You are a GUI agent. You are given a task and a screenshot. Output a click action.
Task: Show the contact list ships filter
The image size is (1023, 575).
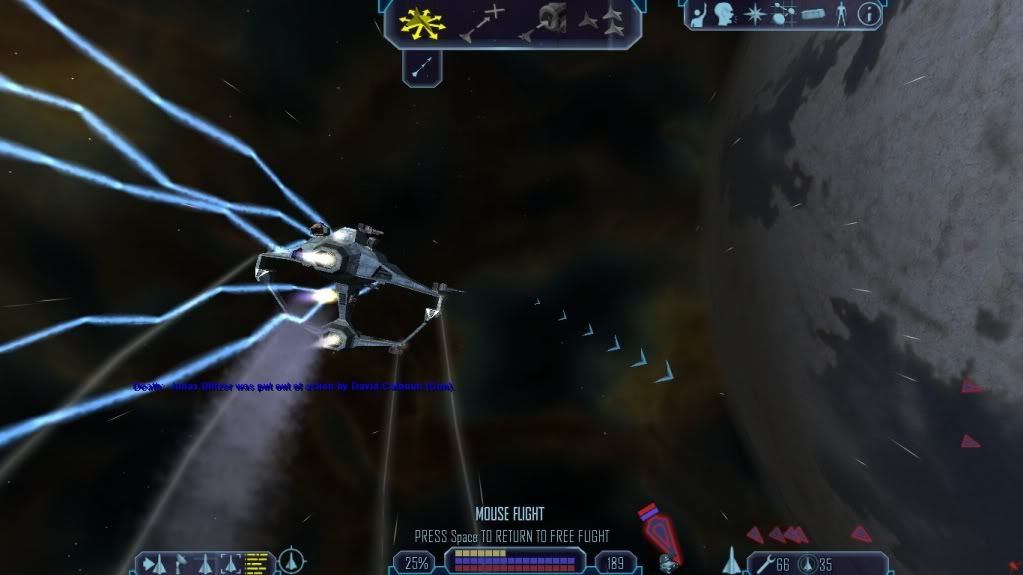[x=153, y=565]
